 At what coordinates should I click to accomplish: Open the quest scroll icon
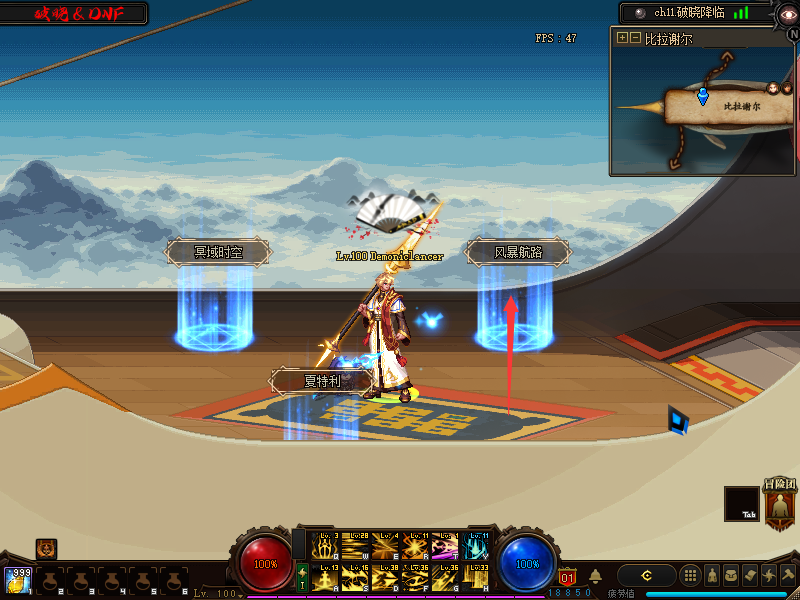(750, 575)
